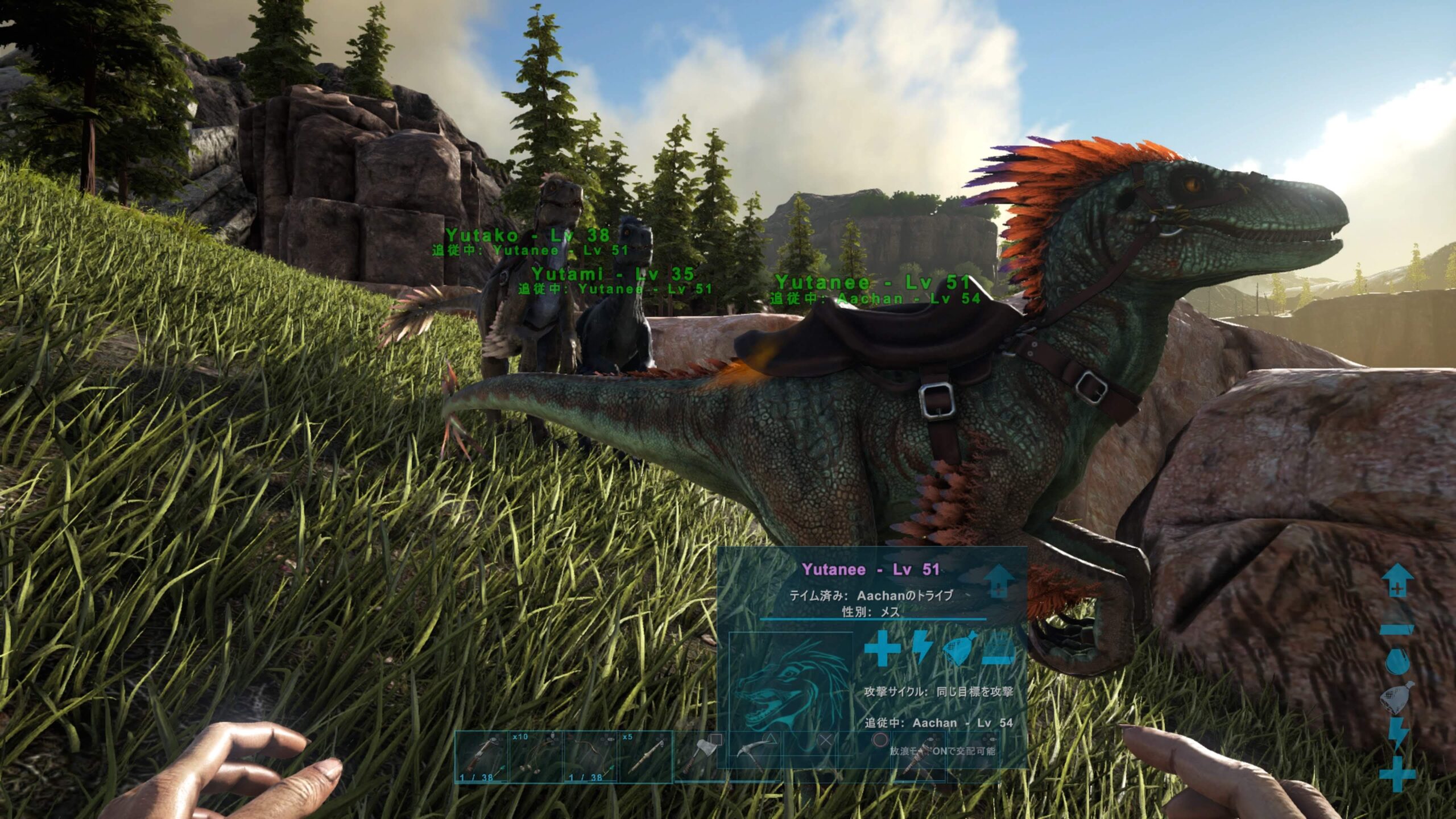Select the bola stack marked x10
1456x819 pixels.
(536, 757)
